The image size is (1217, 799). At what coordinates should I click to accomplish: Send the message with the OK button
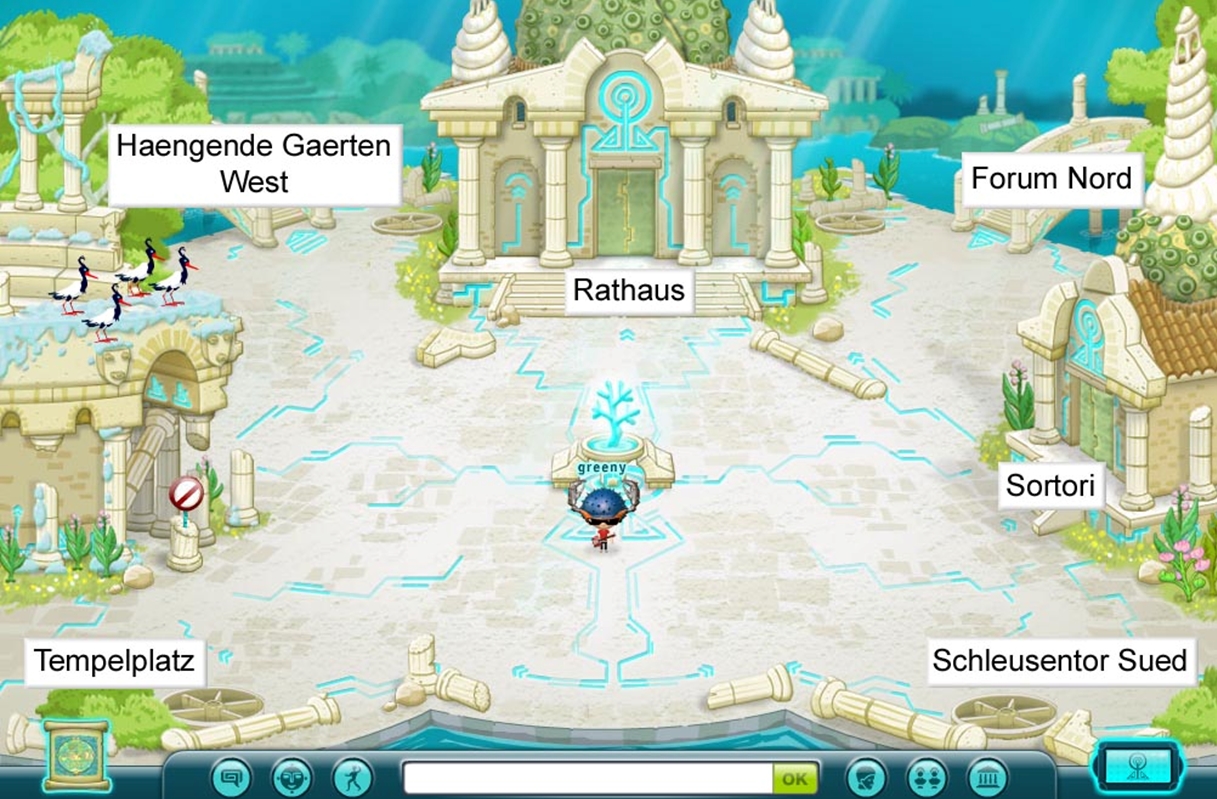click(794, 778)
